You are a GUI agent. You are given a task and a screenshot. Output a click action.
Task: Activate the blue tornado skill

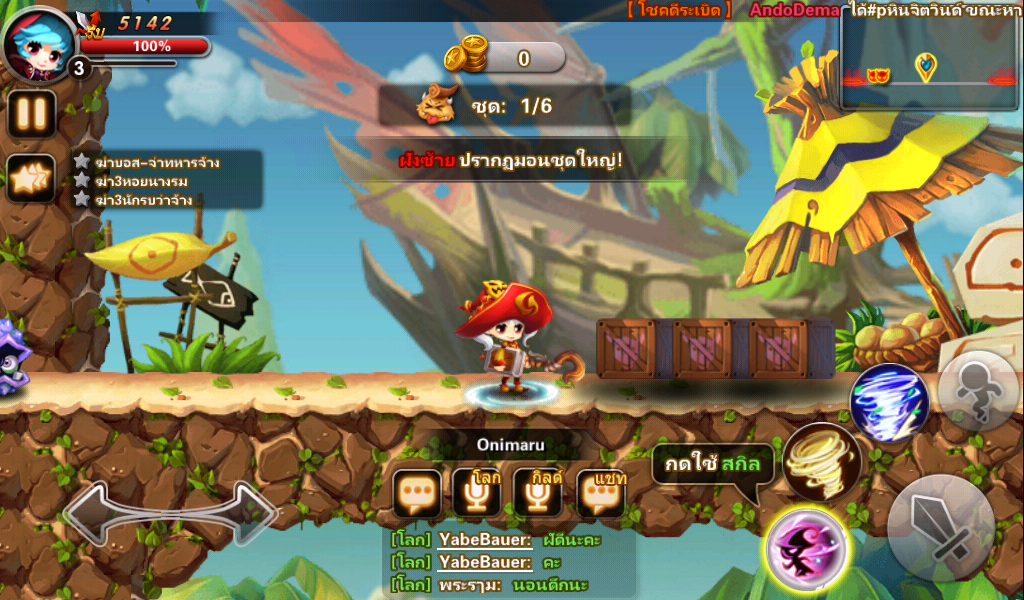[x=889, y=403]
